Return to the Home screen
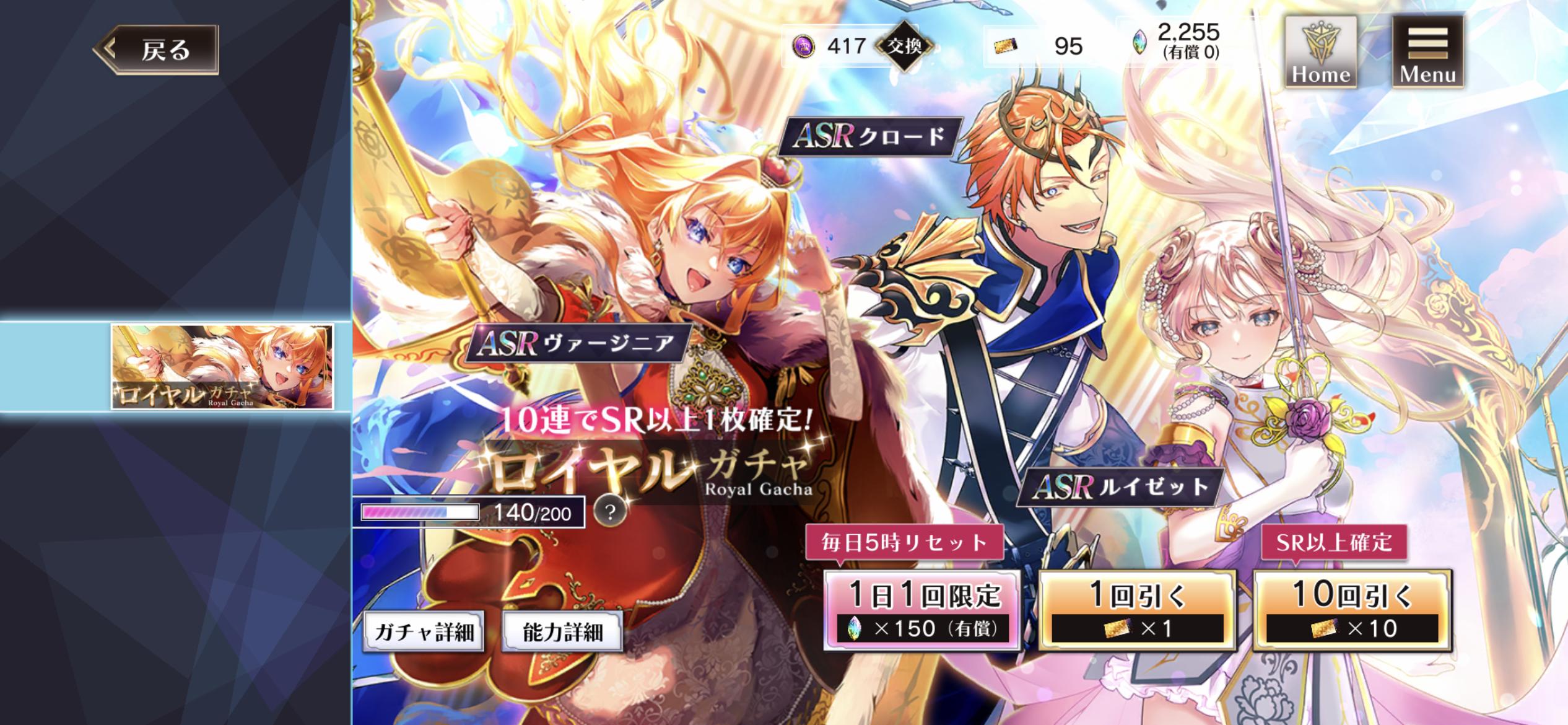This screenshot has height=725, width=1568. [x=1320, y=52]
